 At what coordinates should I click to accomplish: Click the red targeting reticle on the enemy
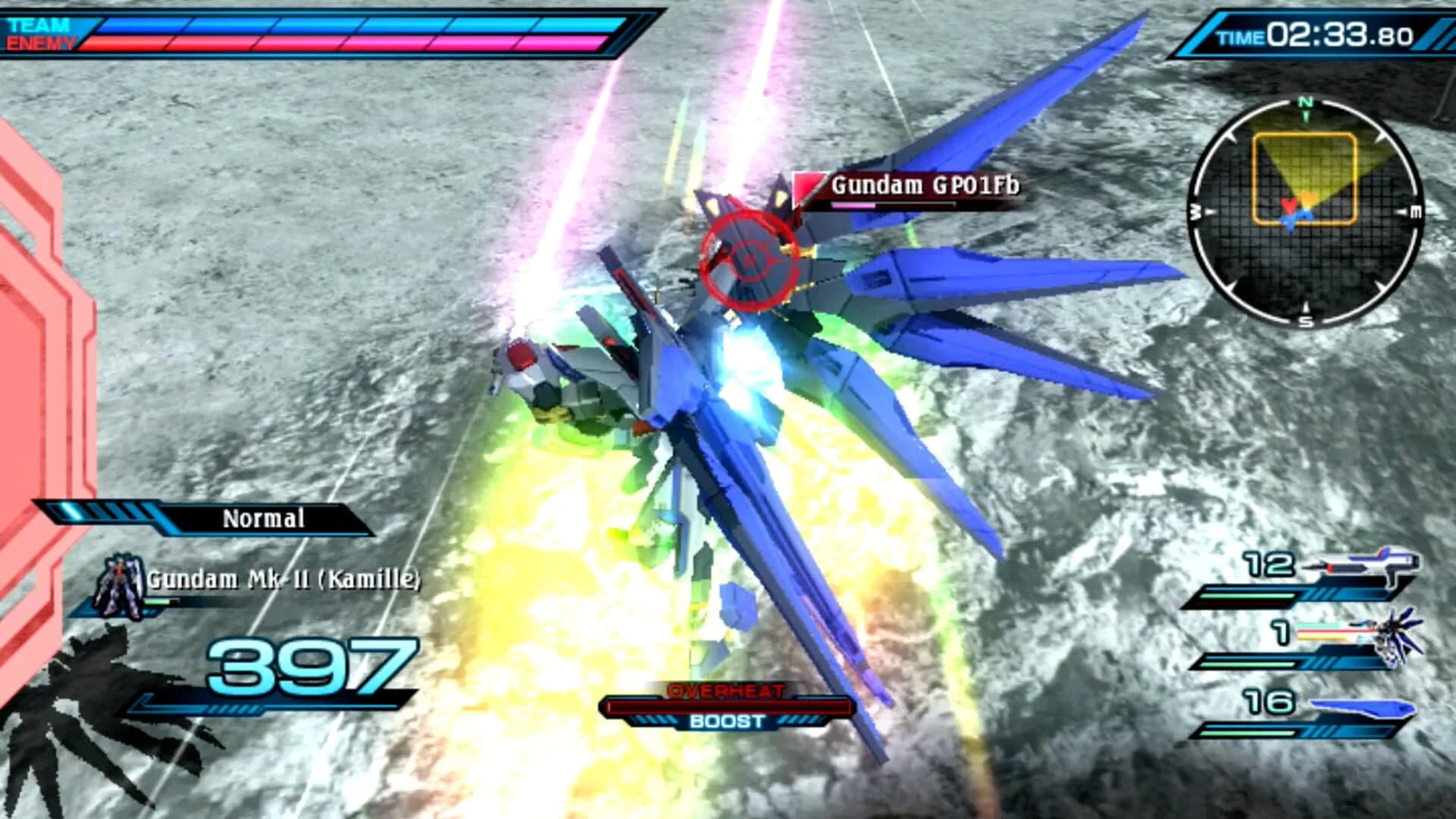point(748,261)
